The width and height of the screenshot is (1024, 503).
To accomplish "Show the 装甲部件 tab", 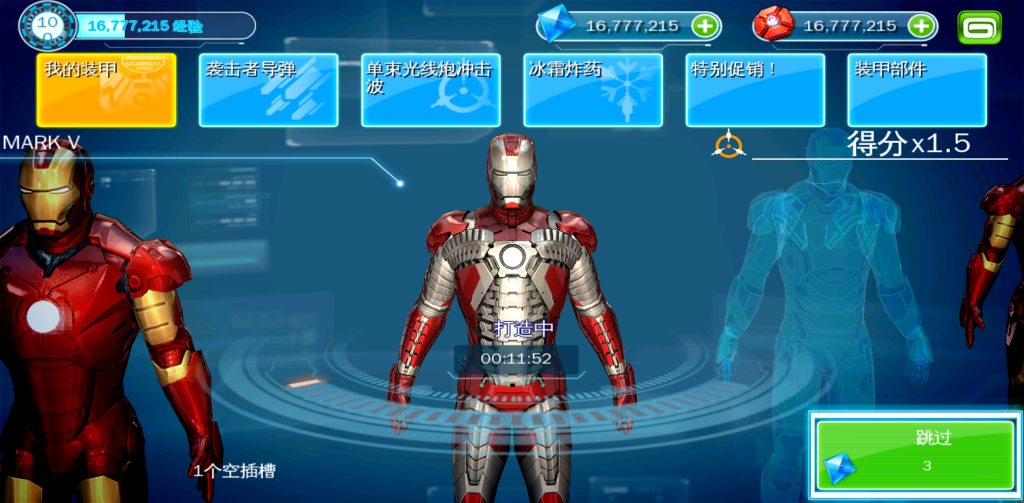I will point(917,90).
